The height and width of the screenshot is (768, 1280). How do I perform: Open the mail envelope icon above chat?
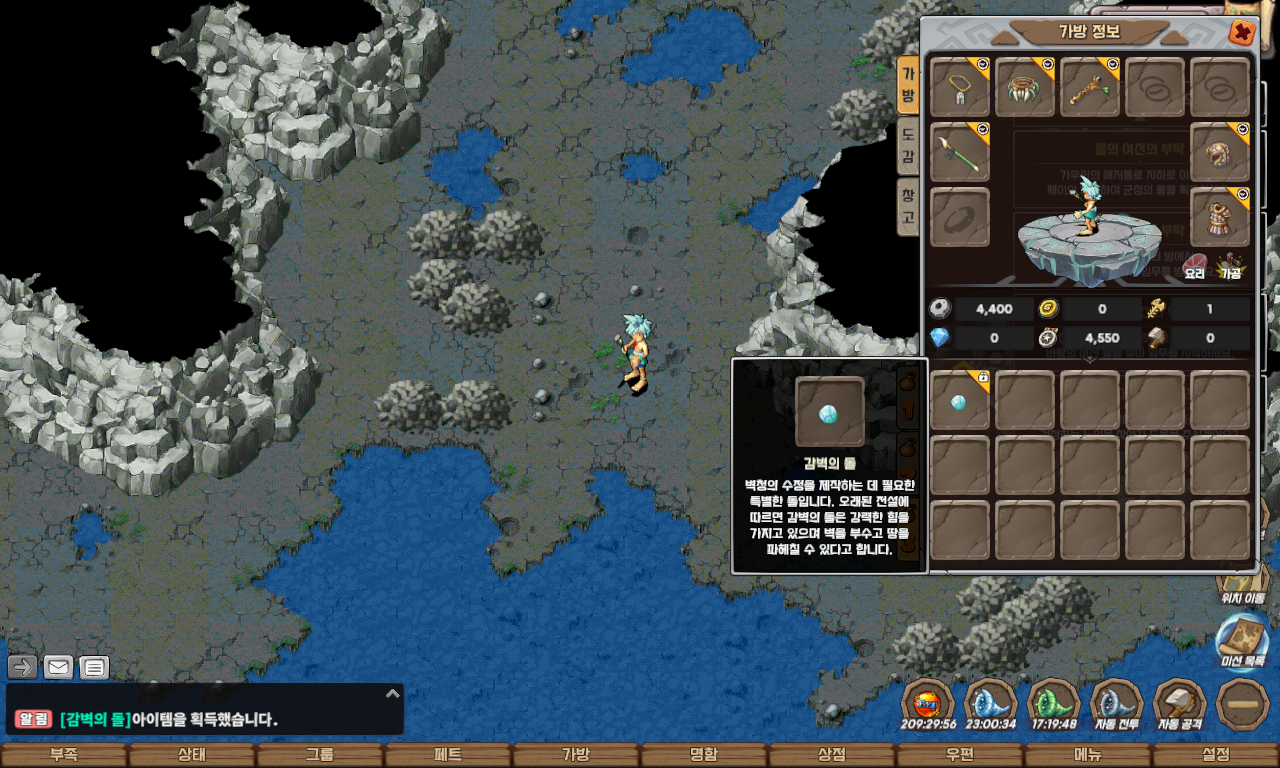[58, 667]
